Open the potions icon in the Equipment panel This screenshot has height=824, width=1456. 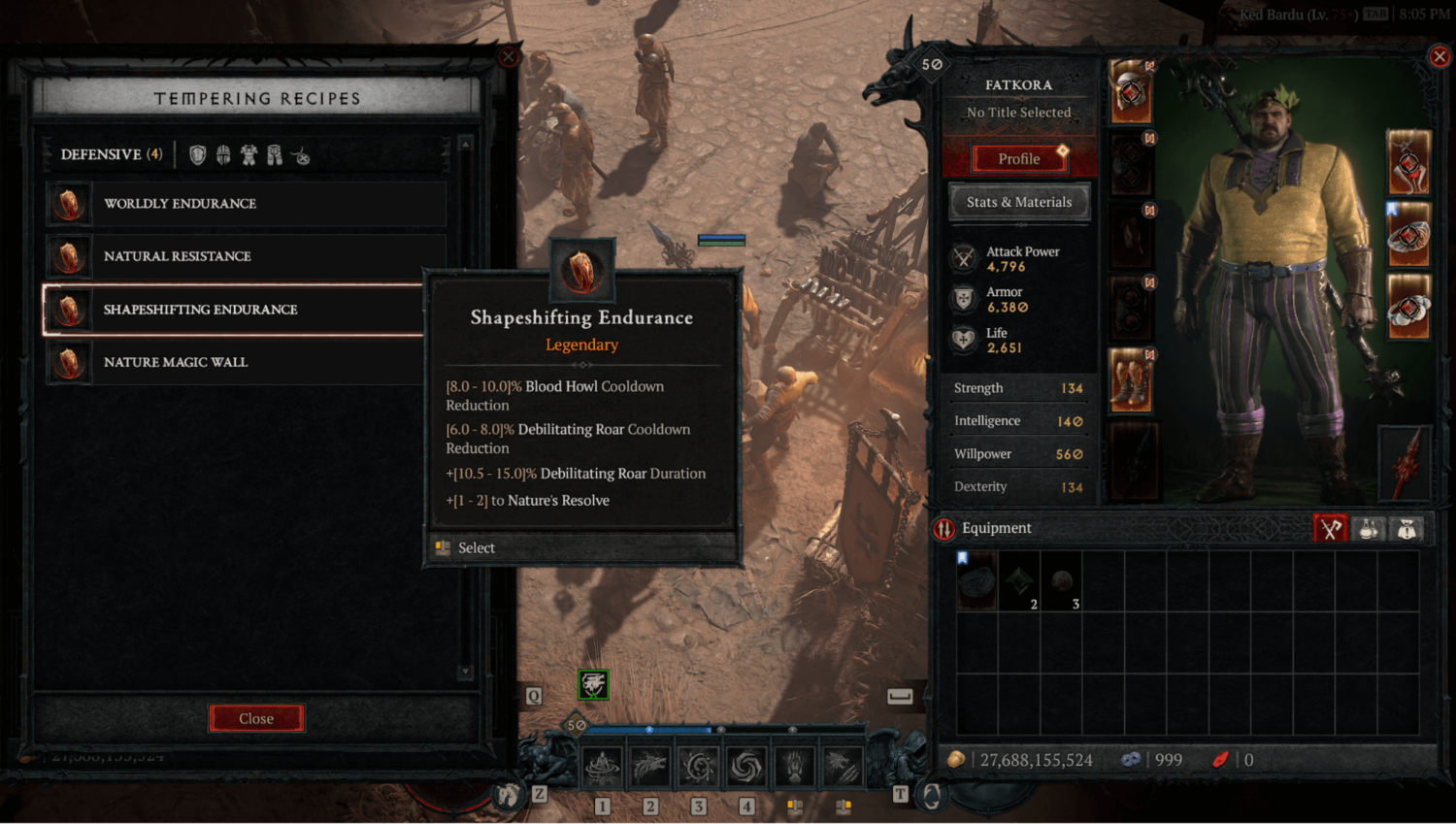[x=1368, y=528]
